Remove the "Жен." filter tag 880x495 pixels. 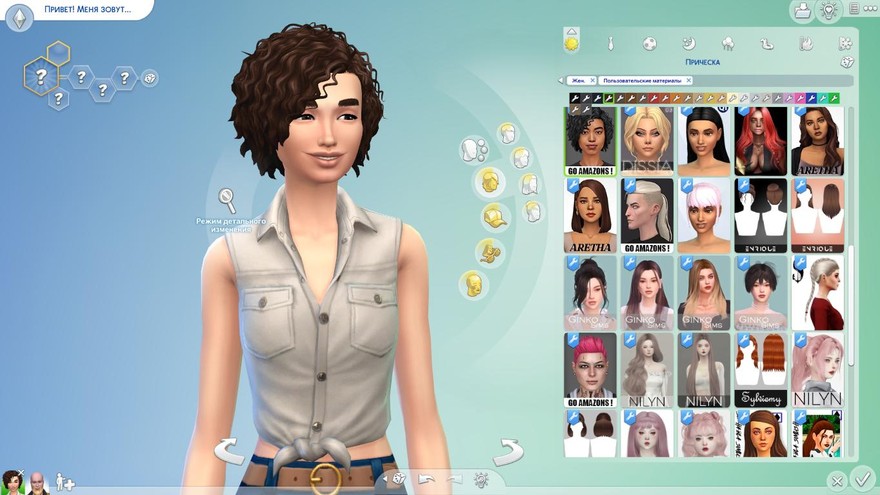(592, 80)
